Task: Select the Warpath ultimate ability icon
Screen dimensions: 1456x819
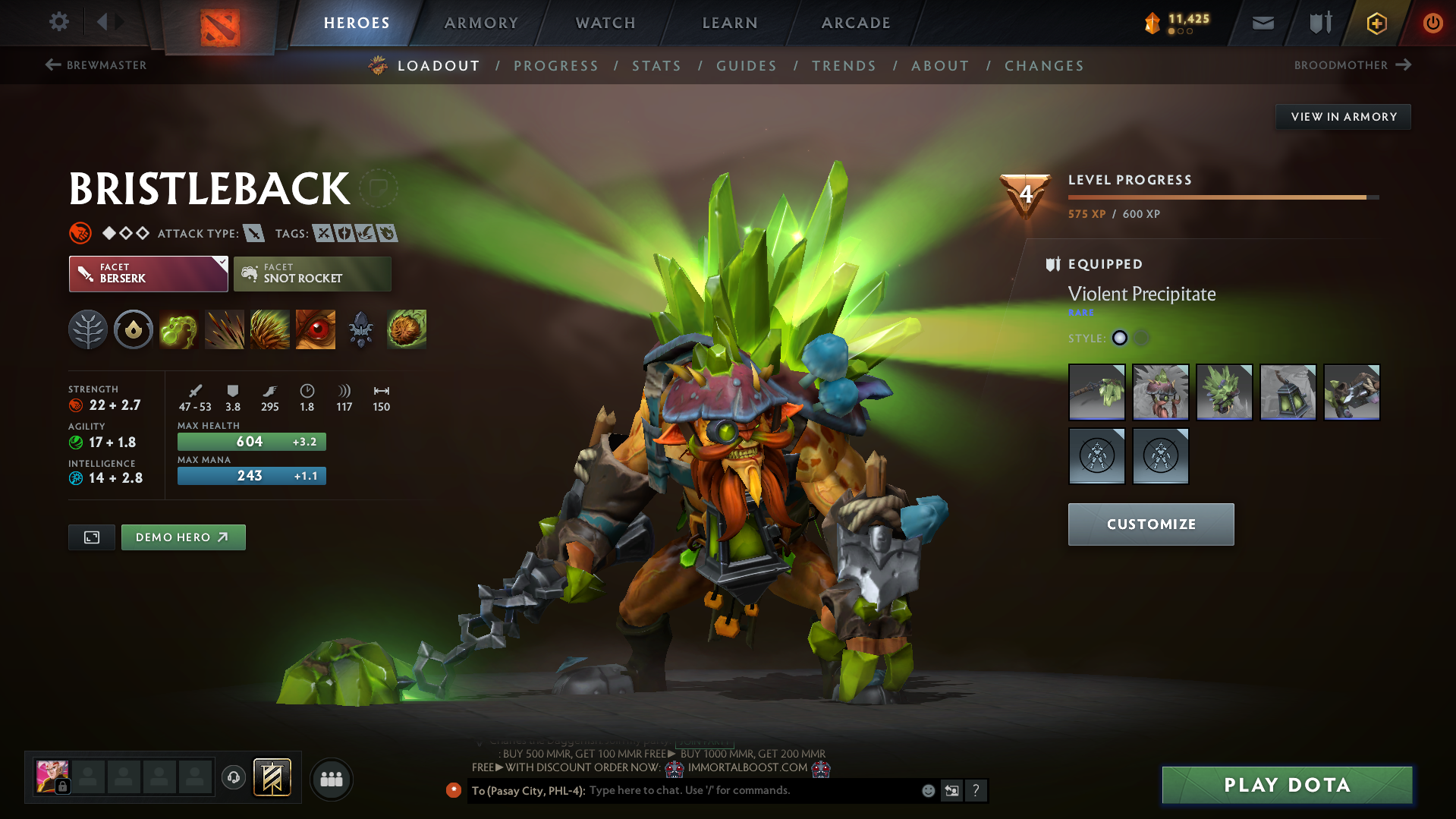Action: 315,329
